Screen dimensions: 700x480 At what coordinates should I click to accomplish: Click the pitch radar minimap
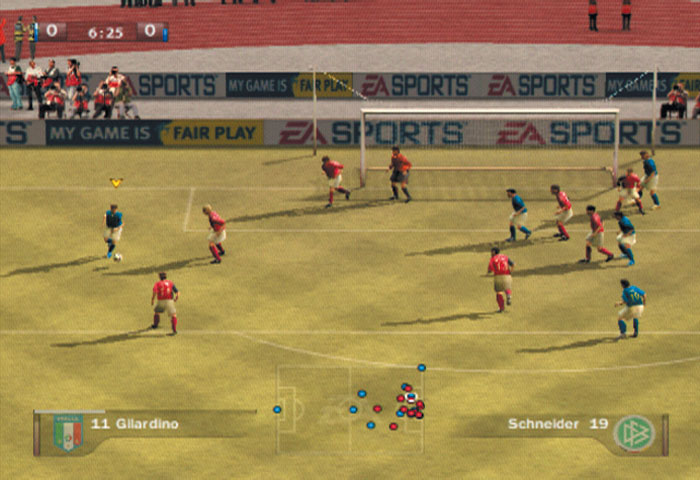[x=350, y=409]
